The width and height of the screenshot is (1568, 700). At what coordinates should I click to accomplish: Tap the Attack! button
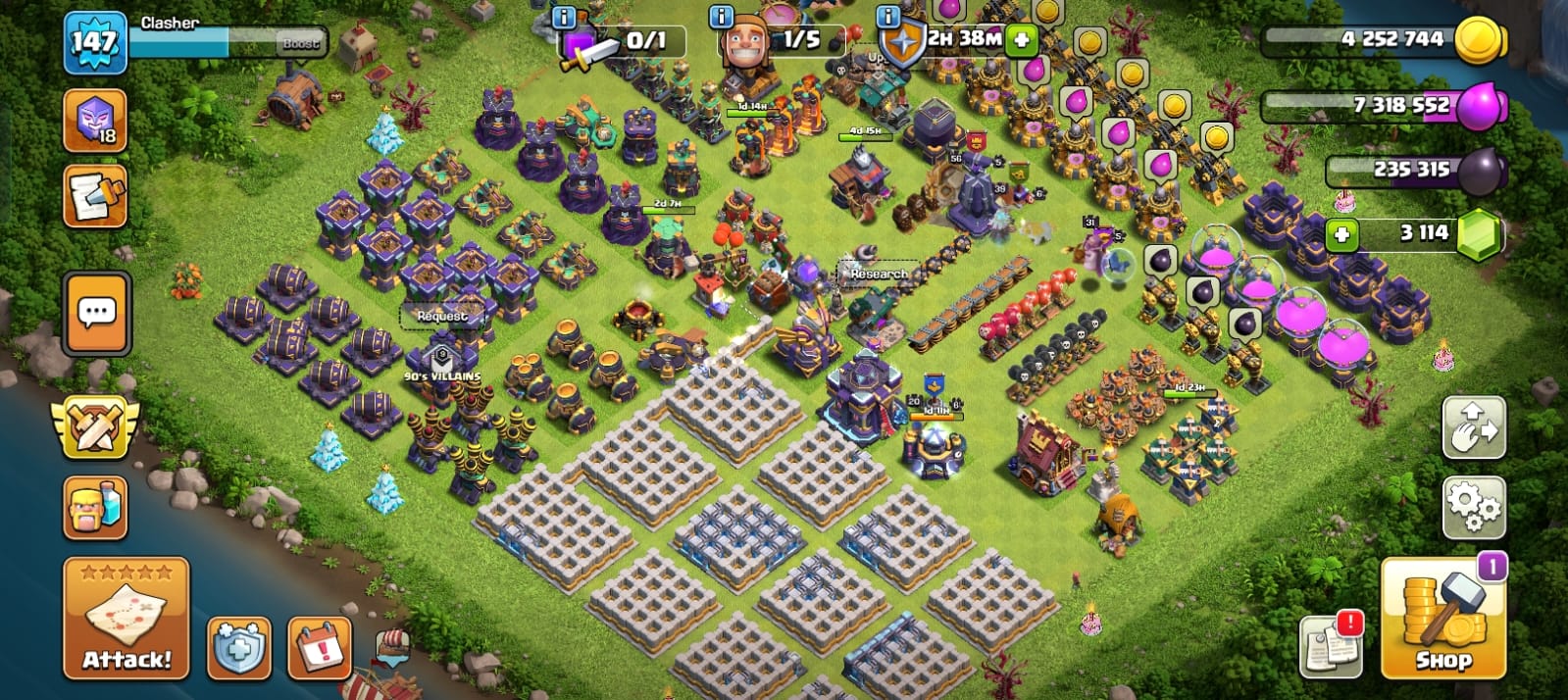point(126,619)
